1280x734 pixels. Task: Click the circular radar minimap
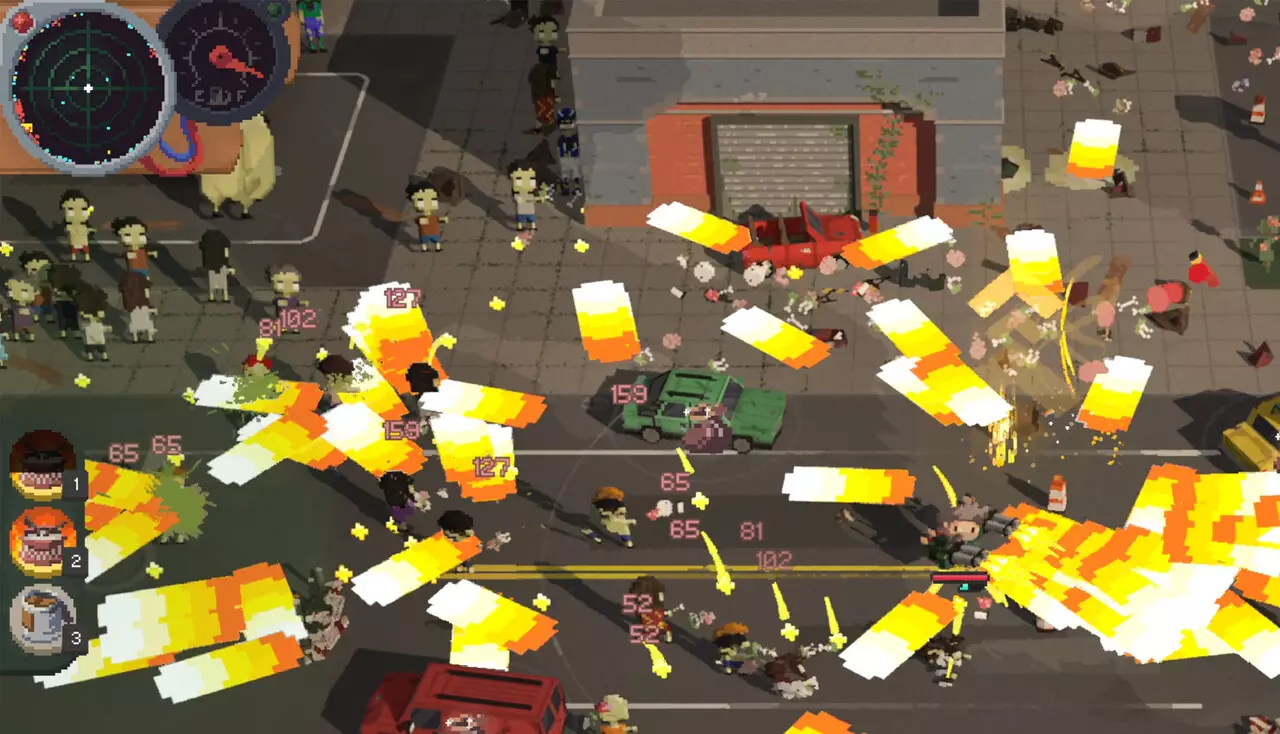pyautogui.click(x=88, y=88)
